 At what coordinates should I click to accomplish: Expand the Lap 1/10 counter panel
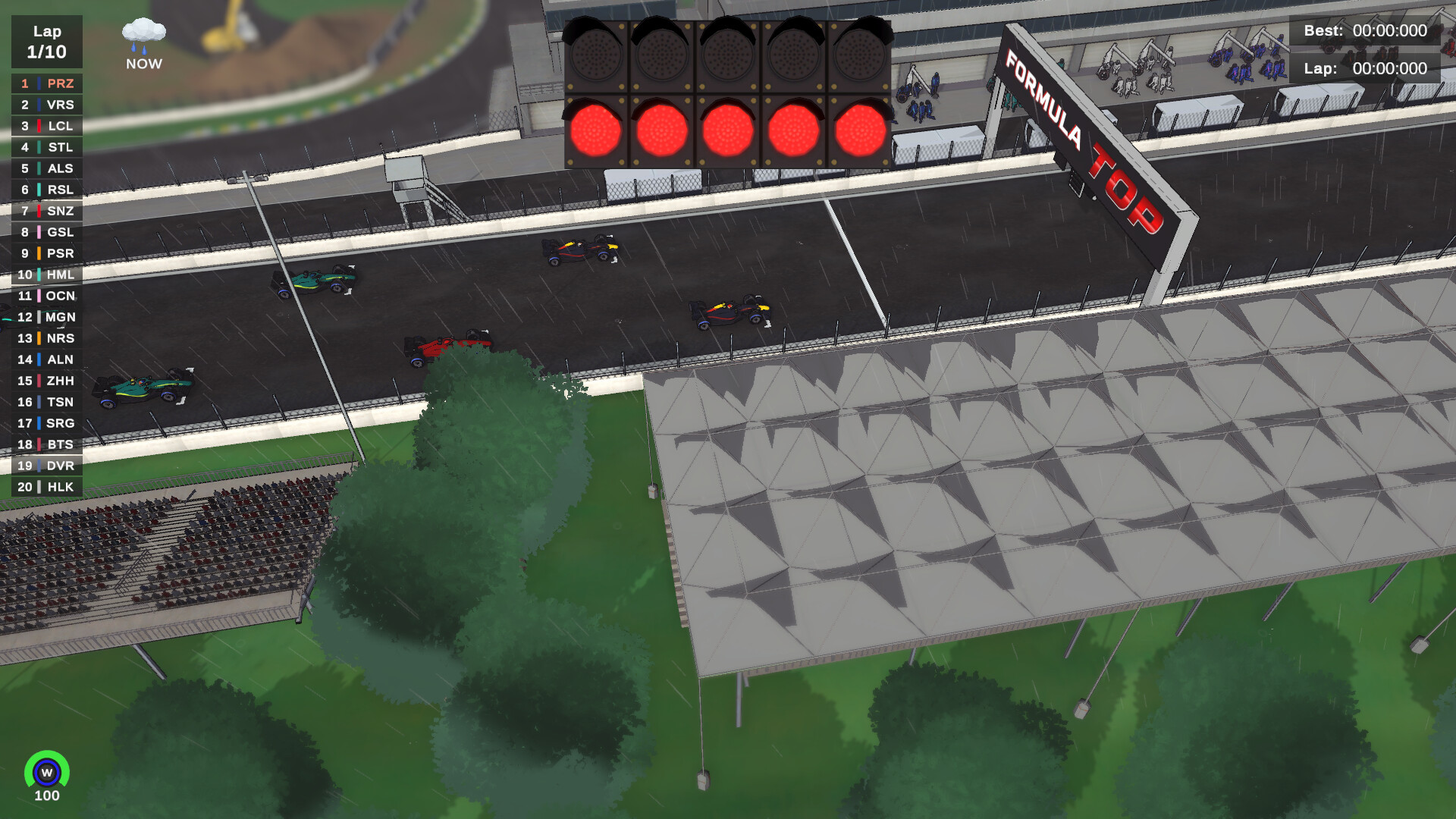47,42
